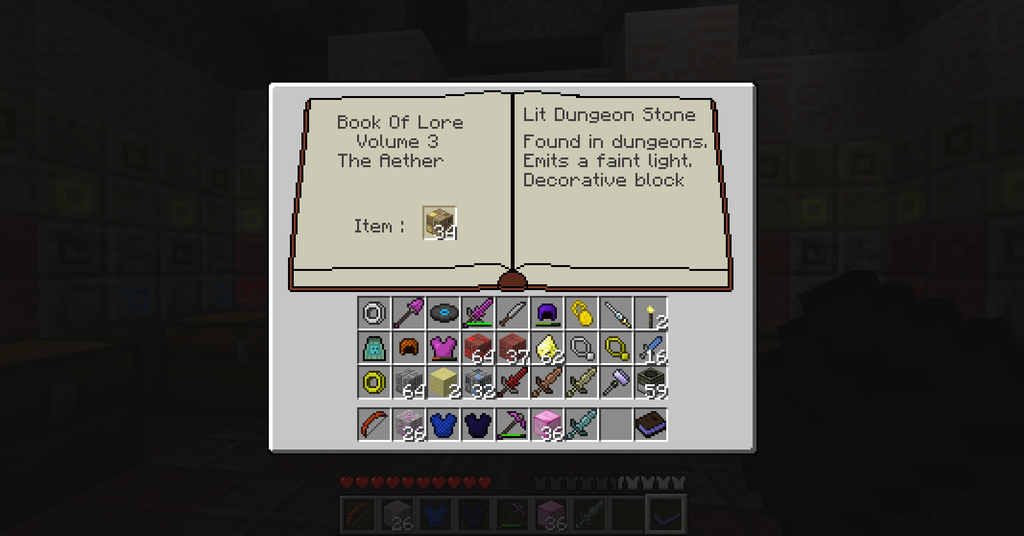Pick up the torch stack of 2

[650, 314]
